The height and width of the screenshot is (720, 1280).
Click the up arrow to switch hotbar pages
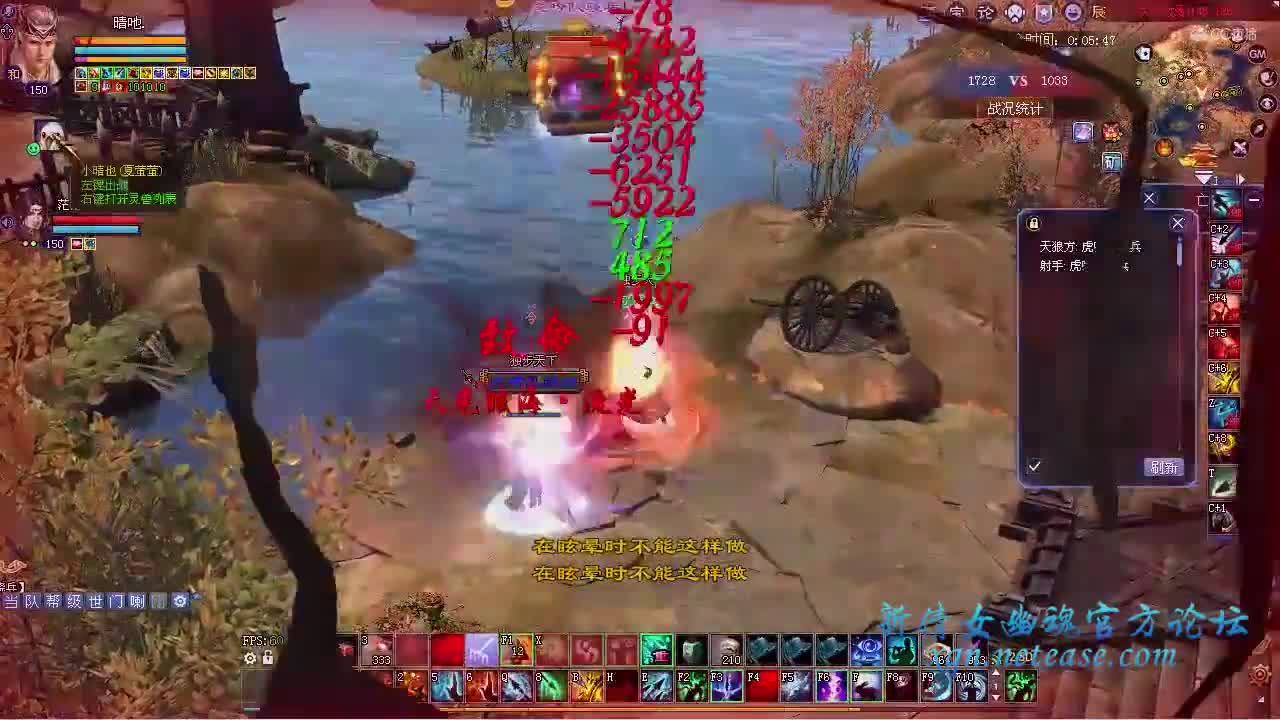point(996,673)
